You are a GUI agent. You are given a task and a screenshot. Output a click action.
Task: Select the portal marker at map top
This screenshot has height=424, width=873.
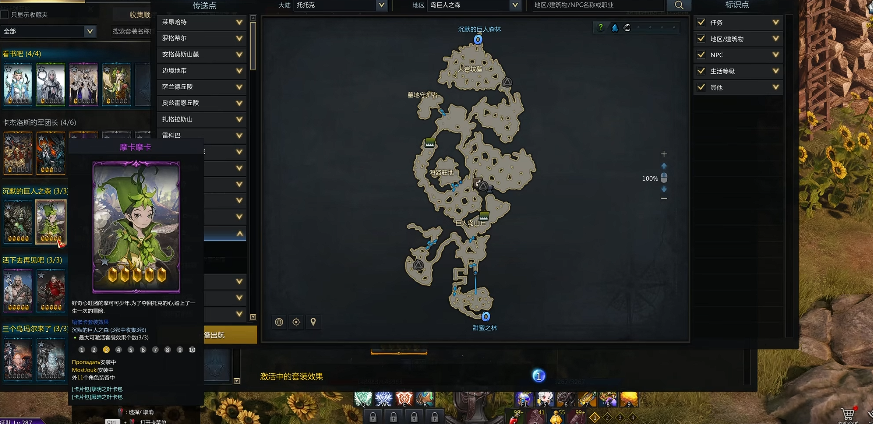(478, 40)
